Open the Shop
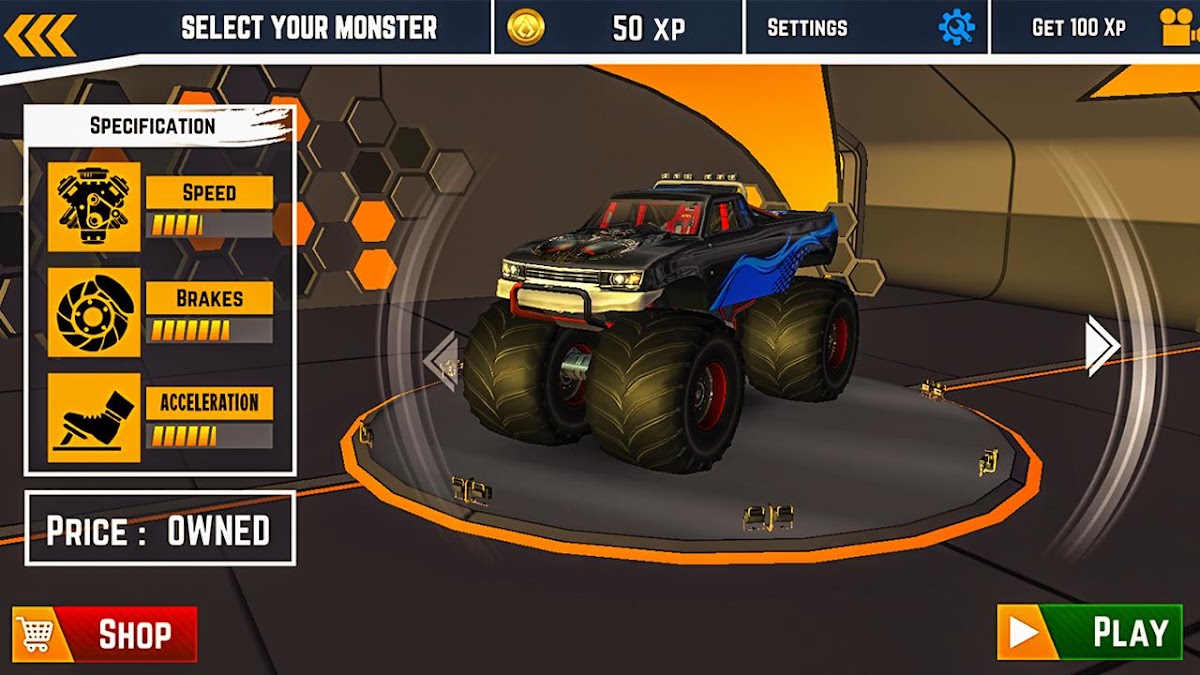1200x675 pixels. (105, 634)
